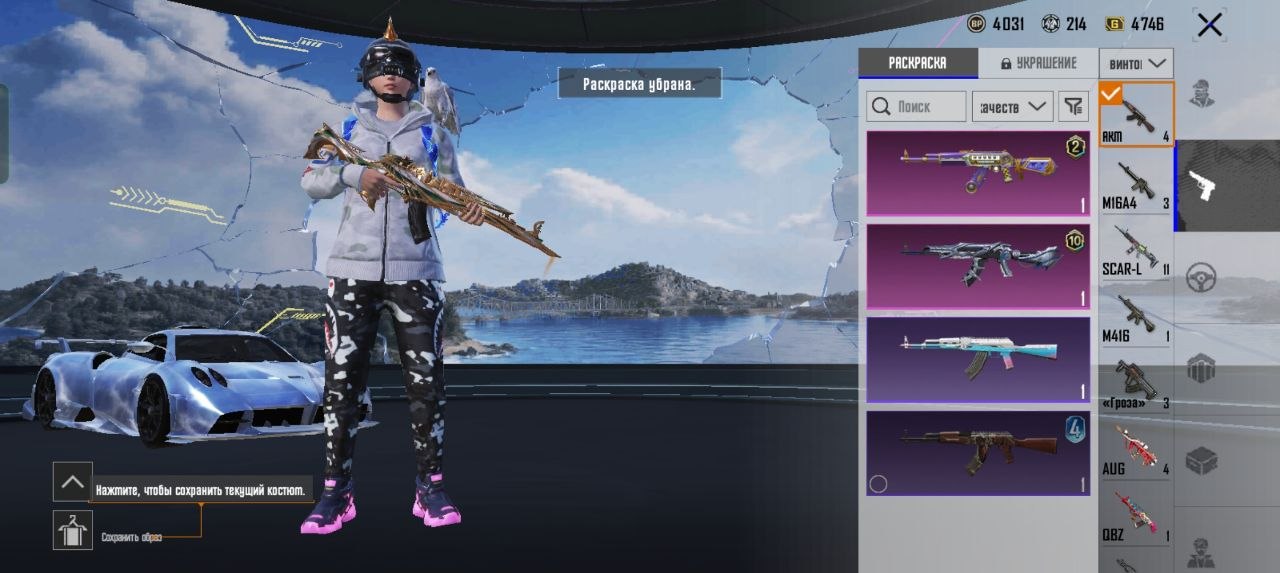Save the current outfit with hanger icon
Image resolution: width=1280 pixels, height=573 pixels.
(73, 530)
